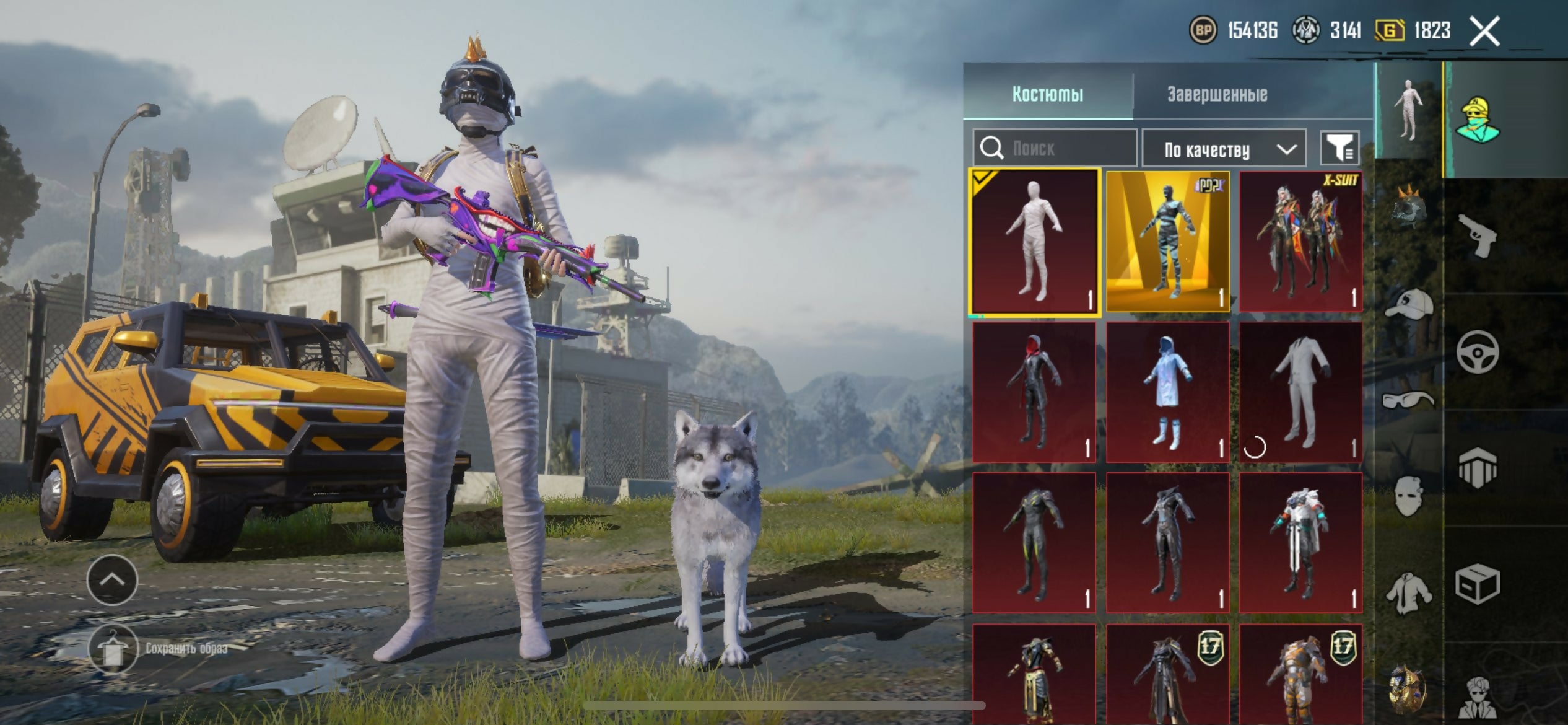Choose the white formal suit costume

1300,392
